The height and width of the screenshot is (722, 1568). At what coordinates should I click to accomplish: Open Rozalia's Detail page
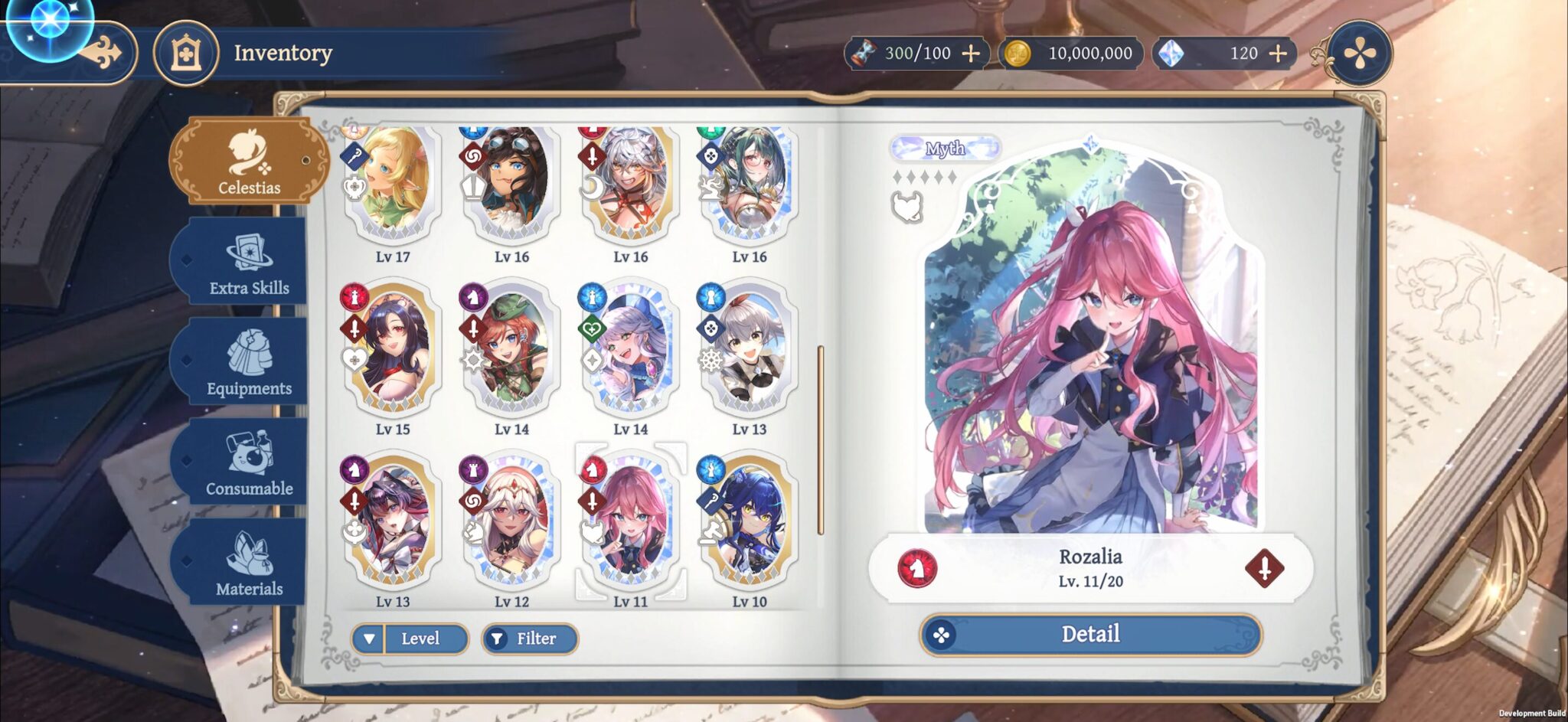pos(1090,635)
